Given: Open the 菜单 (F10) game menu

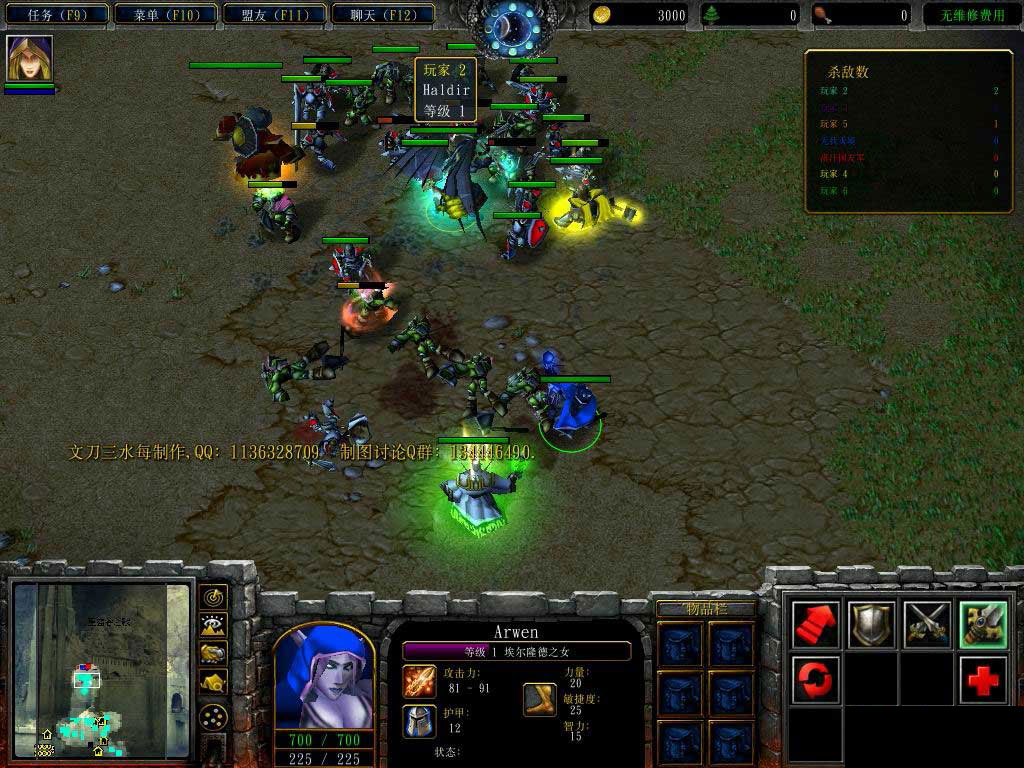Looking at the screenshot, I should (164, 15).
